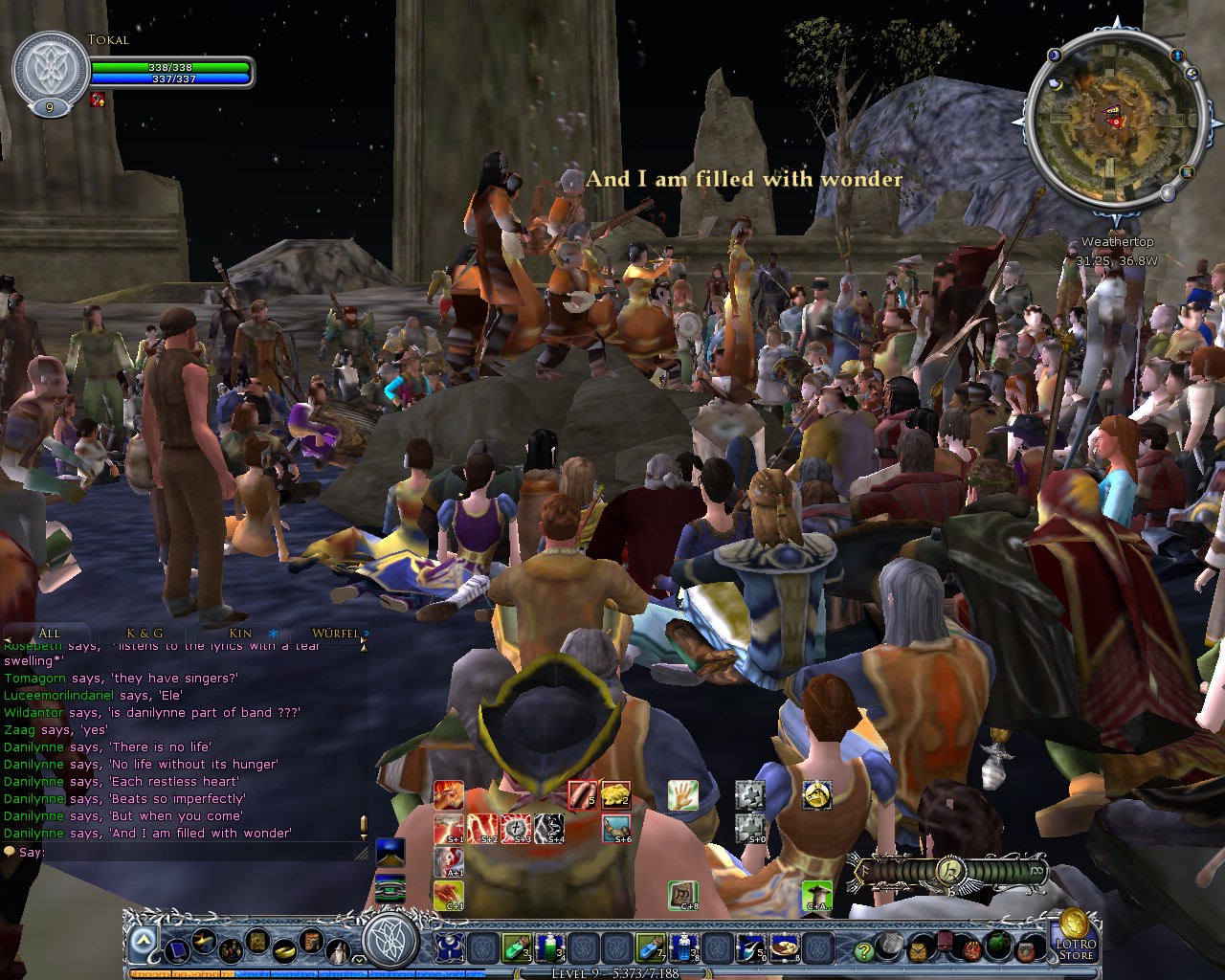Click the red buff icon beside Tokal's vitals

click(96, 98)
